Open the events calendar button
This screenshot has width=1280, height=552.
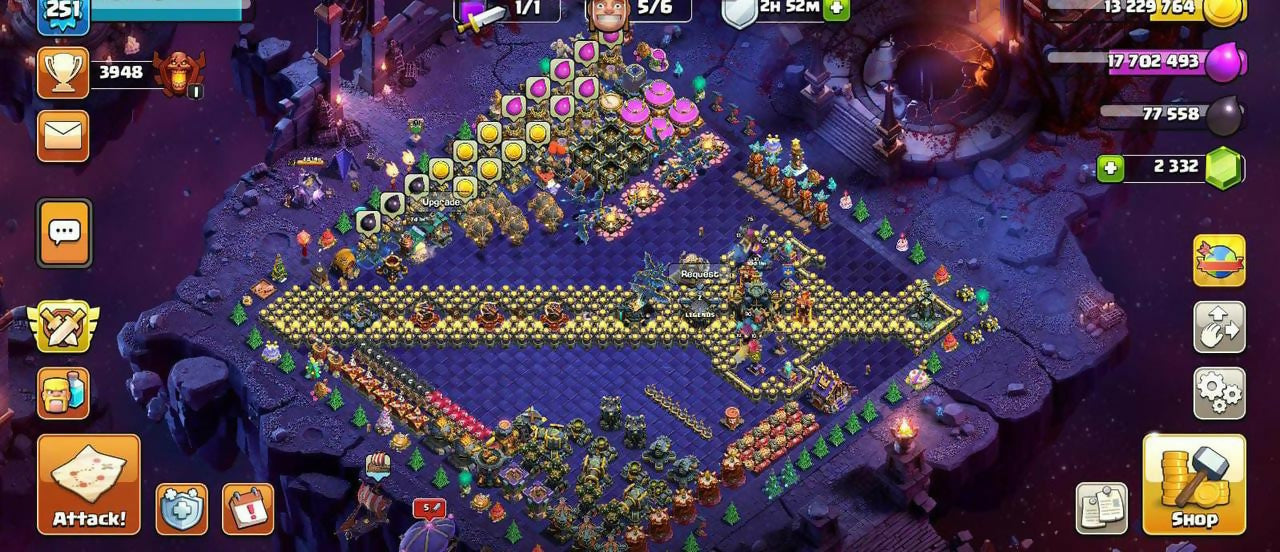[x=248, y=509]
